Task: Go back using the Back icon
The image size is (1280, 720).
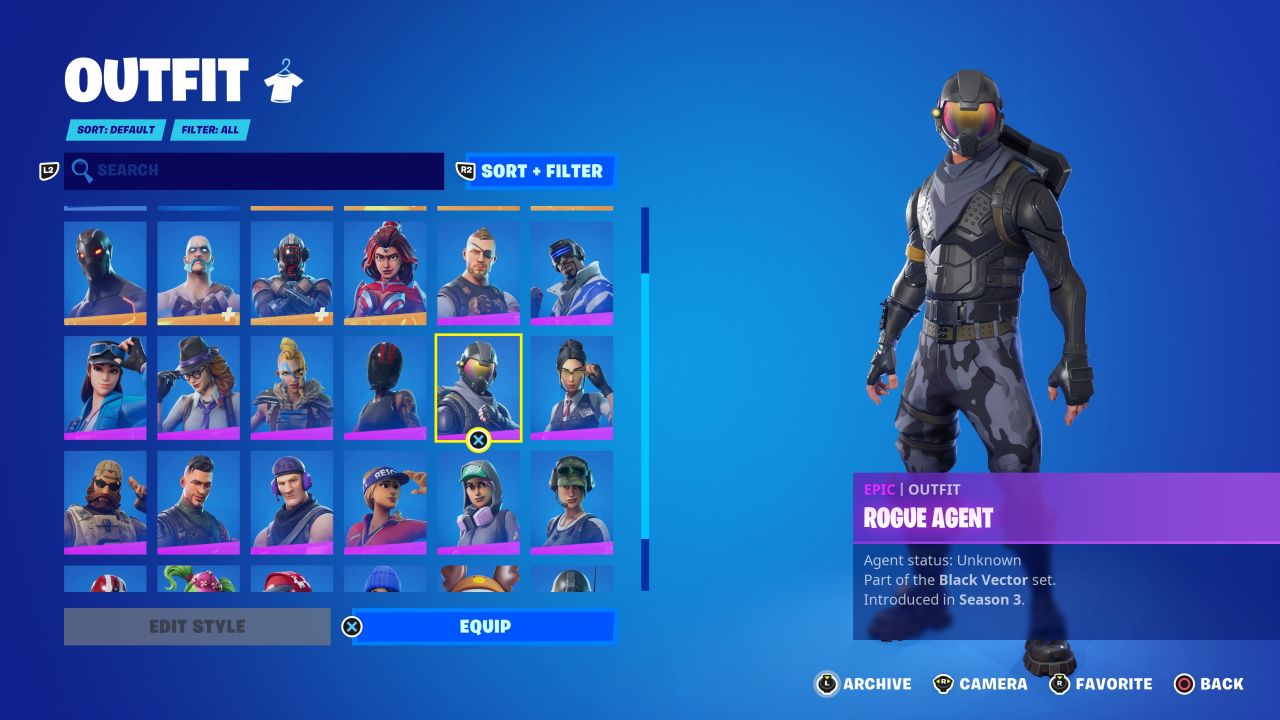Action: pos(1186,684)
